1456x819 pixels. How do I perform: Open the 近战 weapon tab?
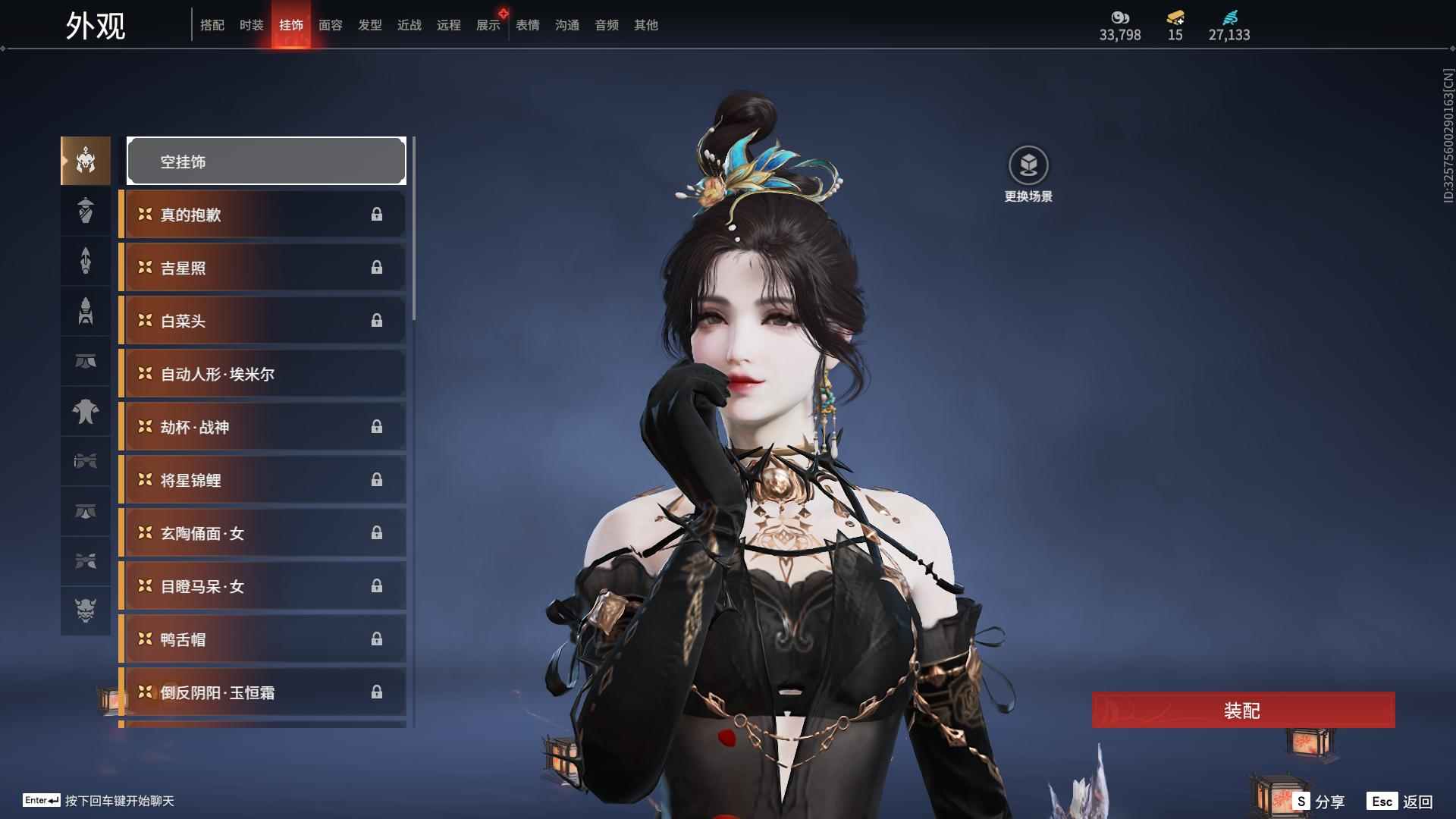pos(409,25)
